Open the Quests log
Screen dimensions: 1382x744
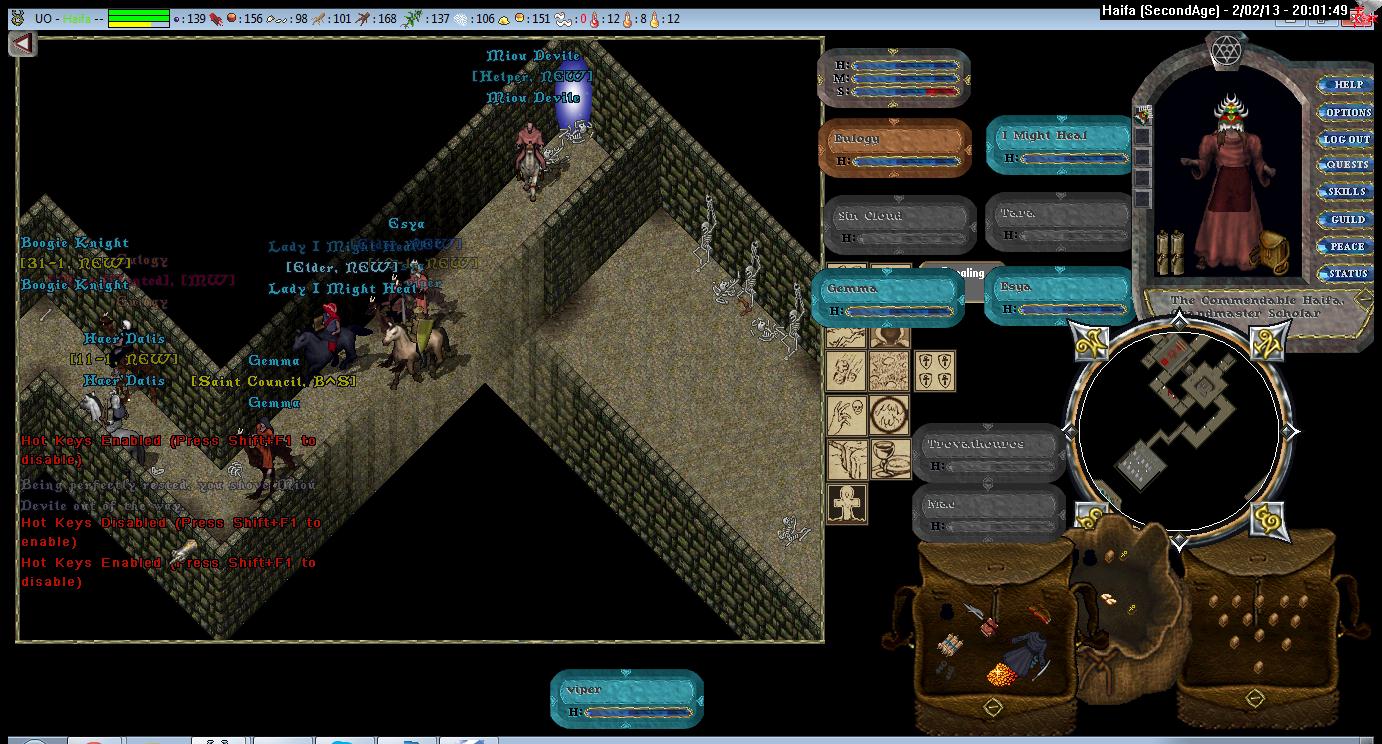pyautogui.click(x=1347, y=165)
